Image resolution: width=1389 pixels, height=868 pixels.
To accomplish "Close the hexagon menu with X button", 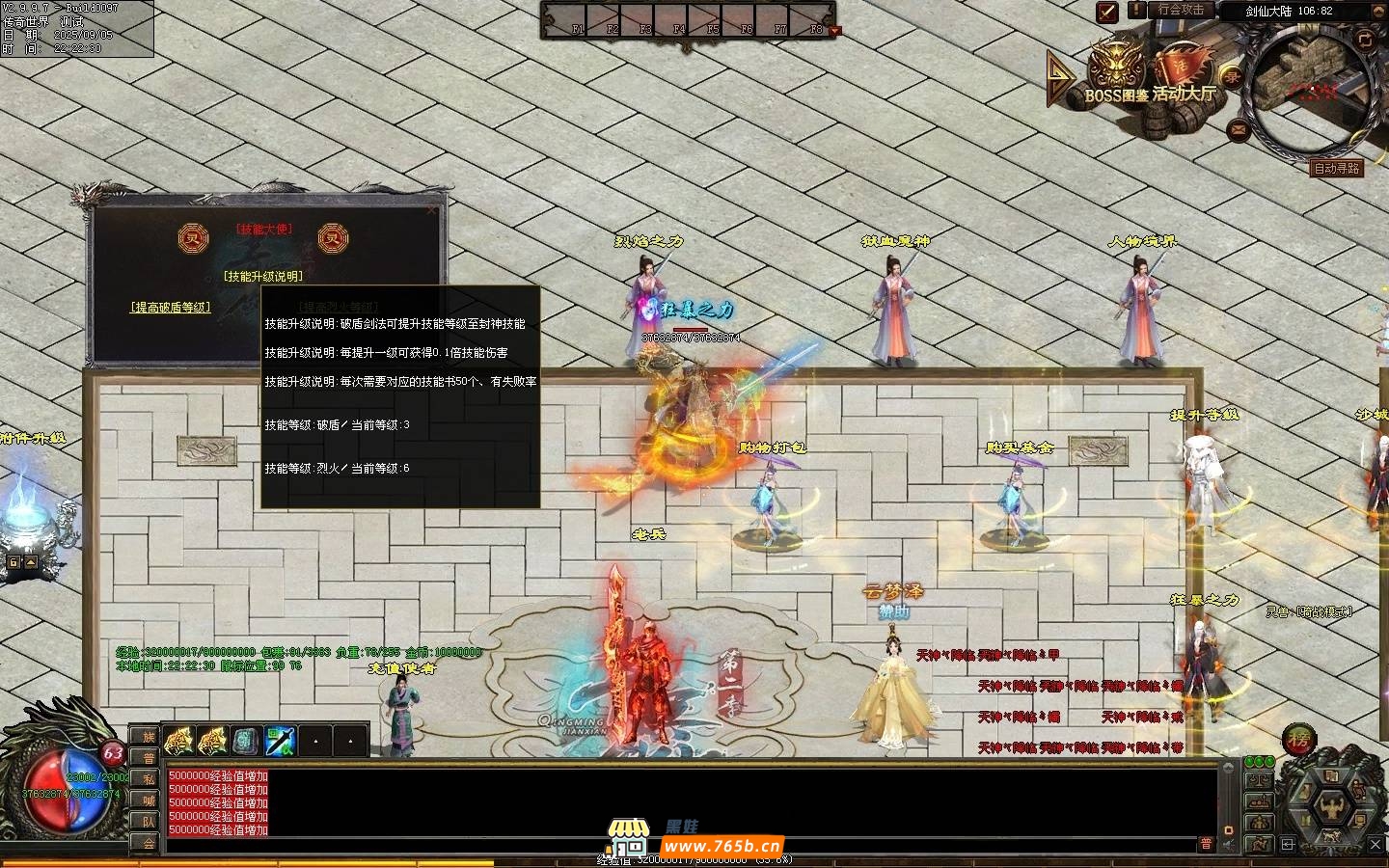I will click(1376, 845).
